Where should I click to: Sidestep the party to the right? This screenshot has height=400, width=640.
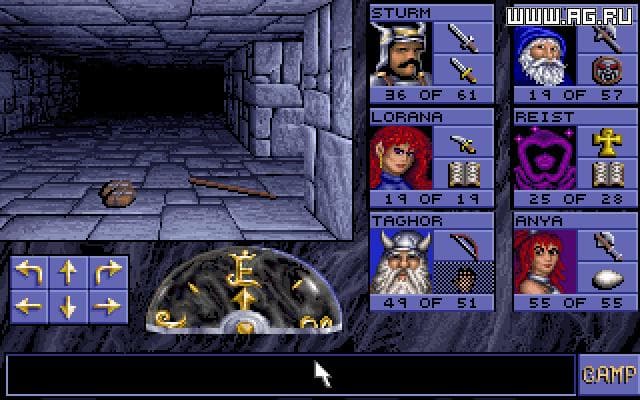point(107,305)
